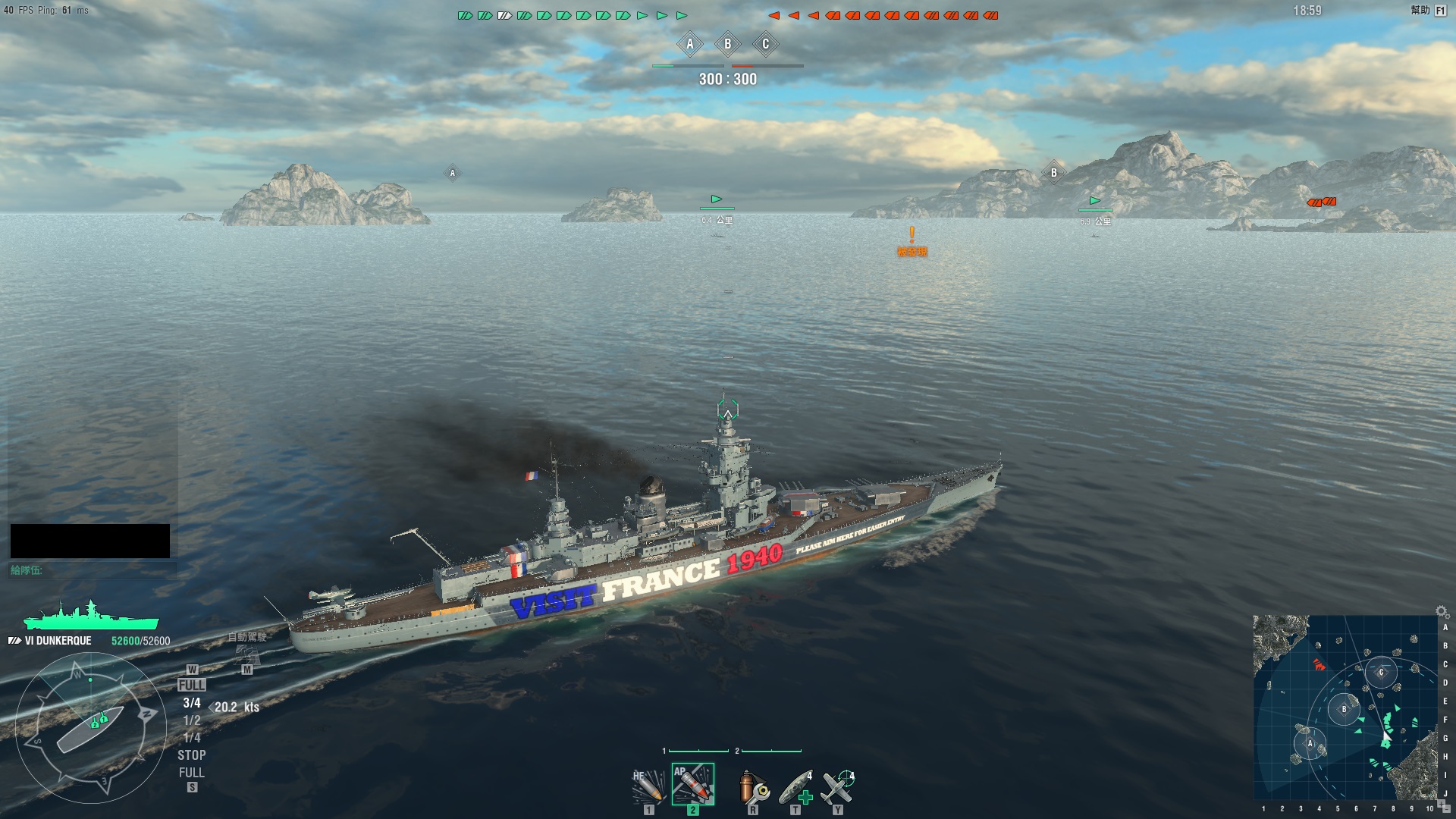This screenshot has height=819, width=1456.
Task: Set engine telegraph to 3/4 speed
Action: pyautogui.click(x=192, y=703)
